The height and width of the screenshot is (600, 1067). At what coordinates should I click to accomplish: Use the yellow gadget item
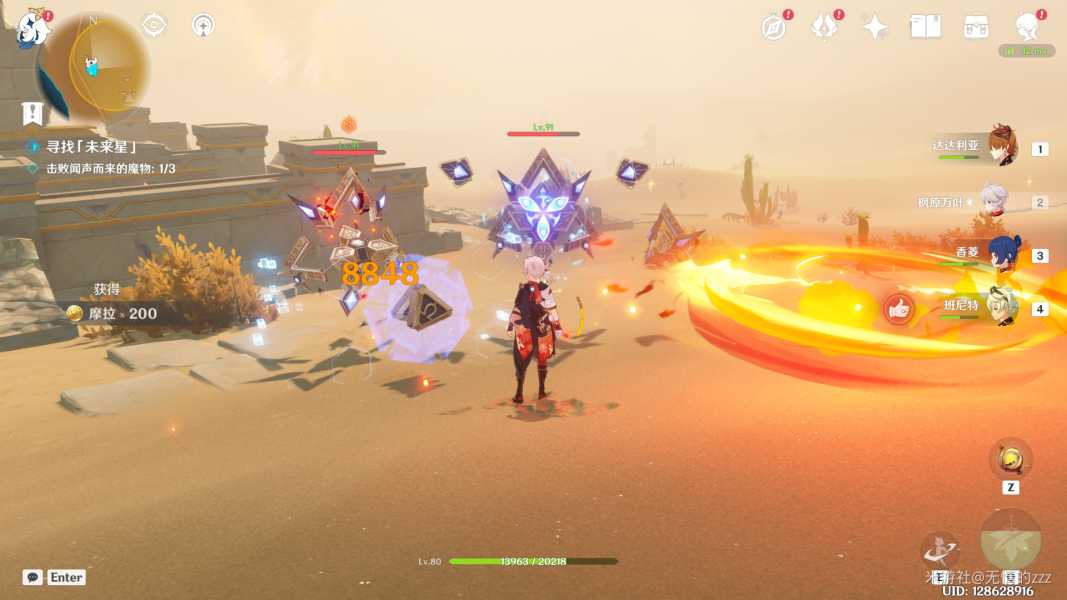coord(1010,459)
